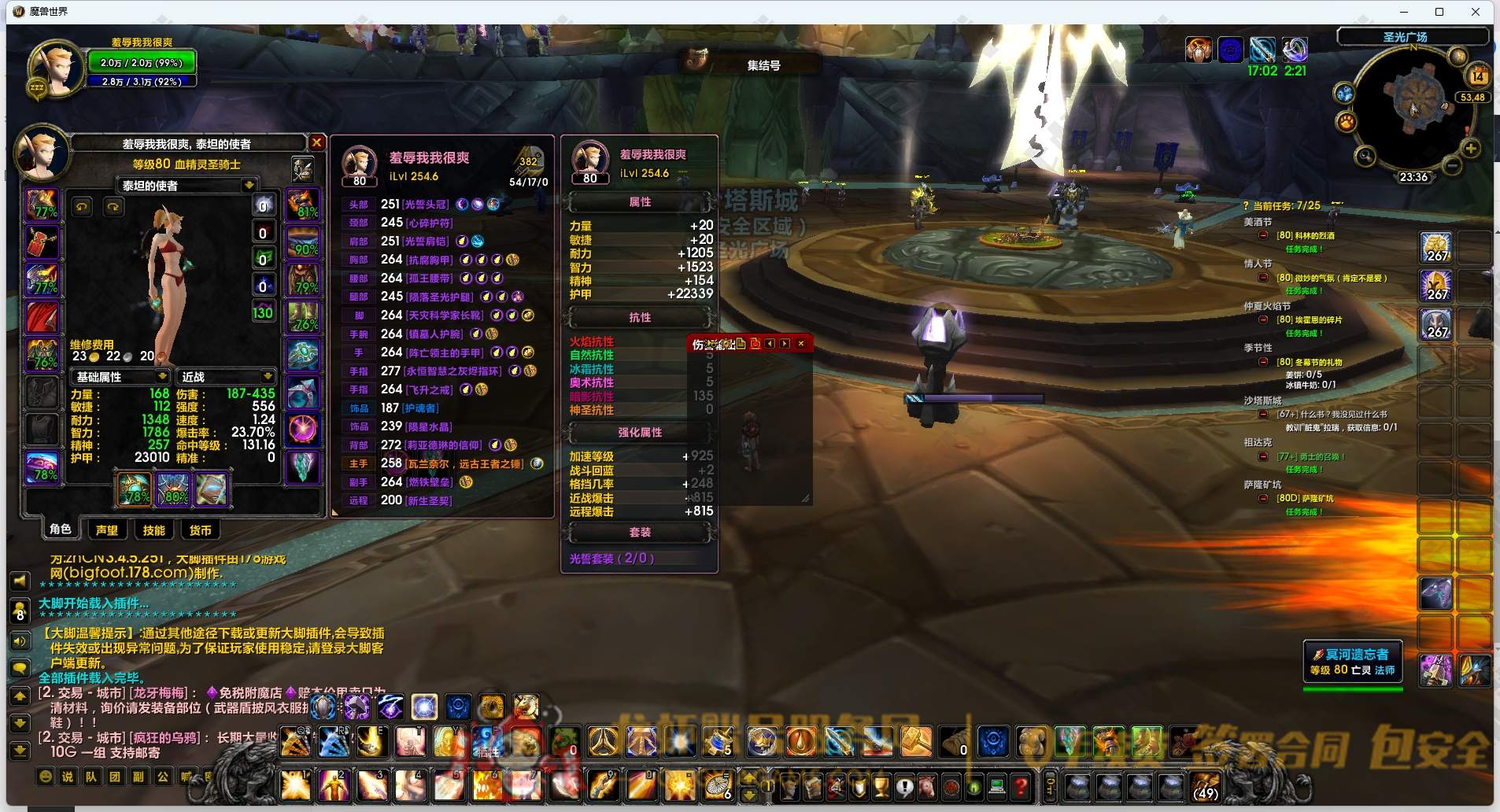Collapse the 强化属性 section header
Screen dimensions: 1500x812
tap(639, 433)
